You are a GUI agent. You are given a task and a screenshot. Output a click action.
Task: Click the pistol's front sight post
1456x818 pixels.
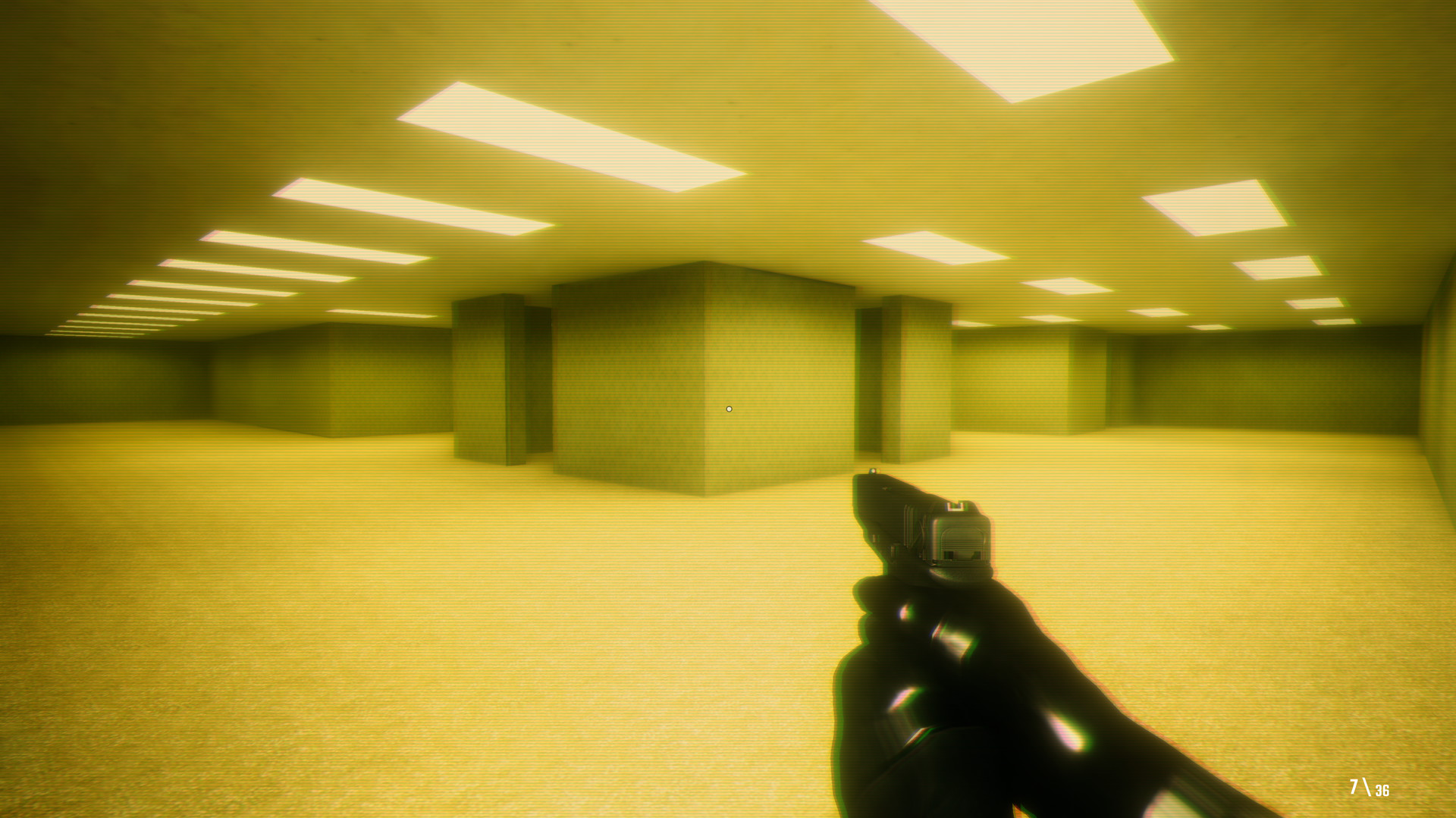(874, 469)
